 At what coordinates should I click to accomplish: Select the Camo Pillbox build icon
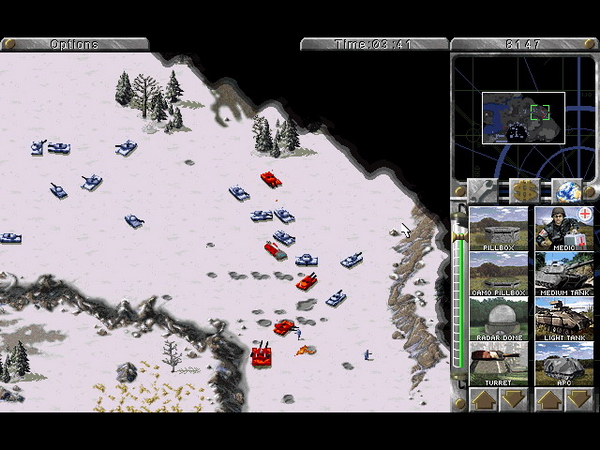coord(499,274)
